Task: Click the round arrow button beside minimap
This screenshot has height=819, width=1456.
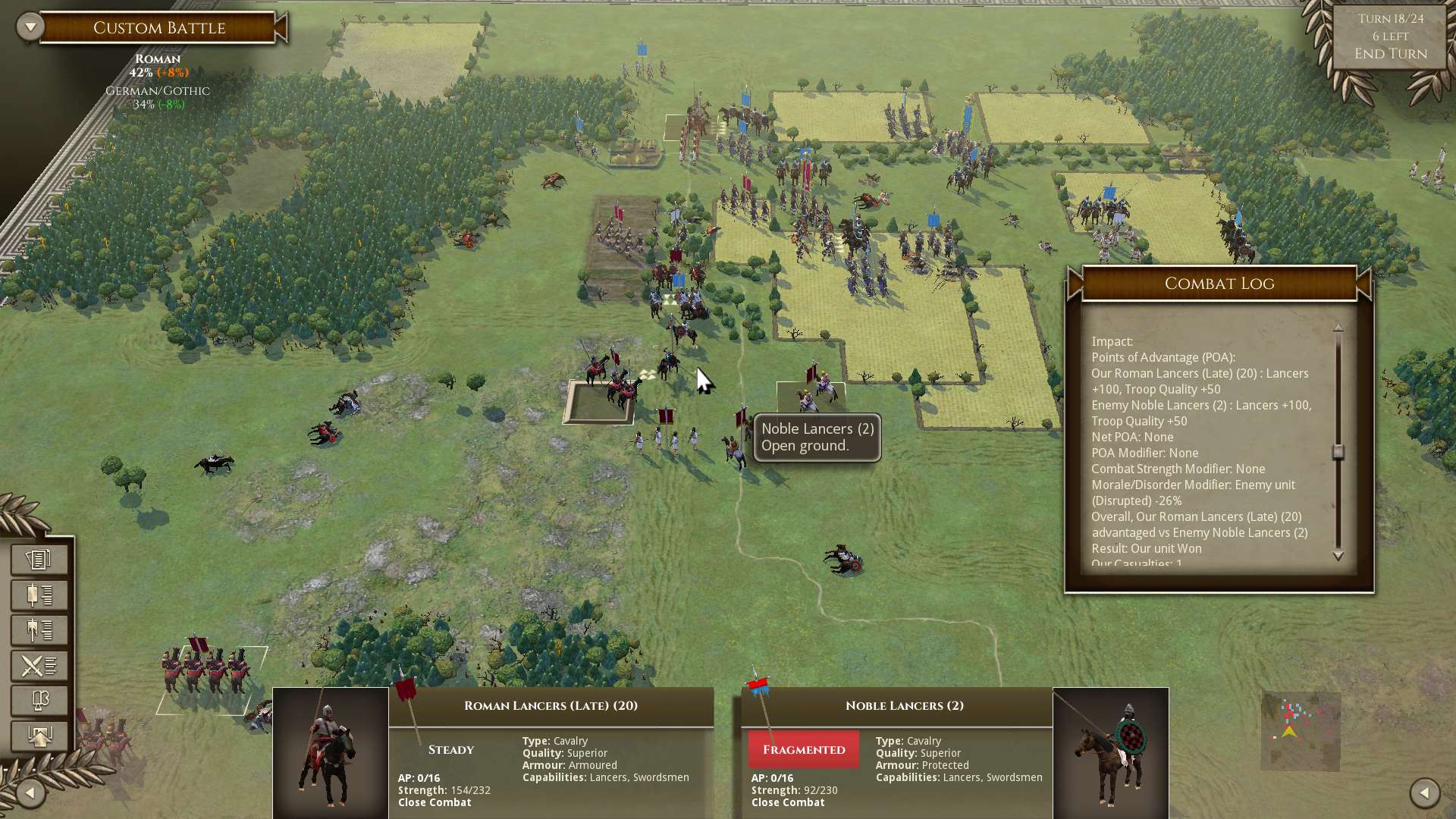Action: tap(1424, 793)
